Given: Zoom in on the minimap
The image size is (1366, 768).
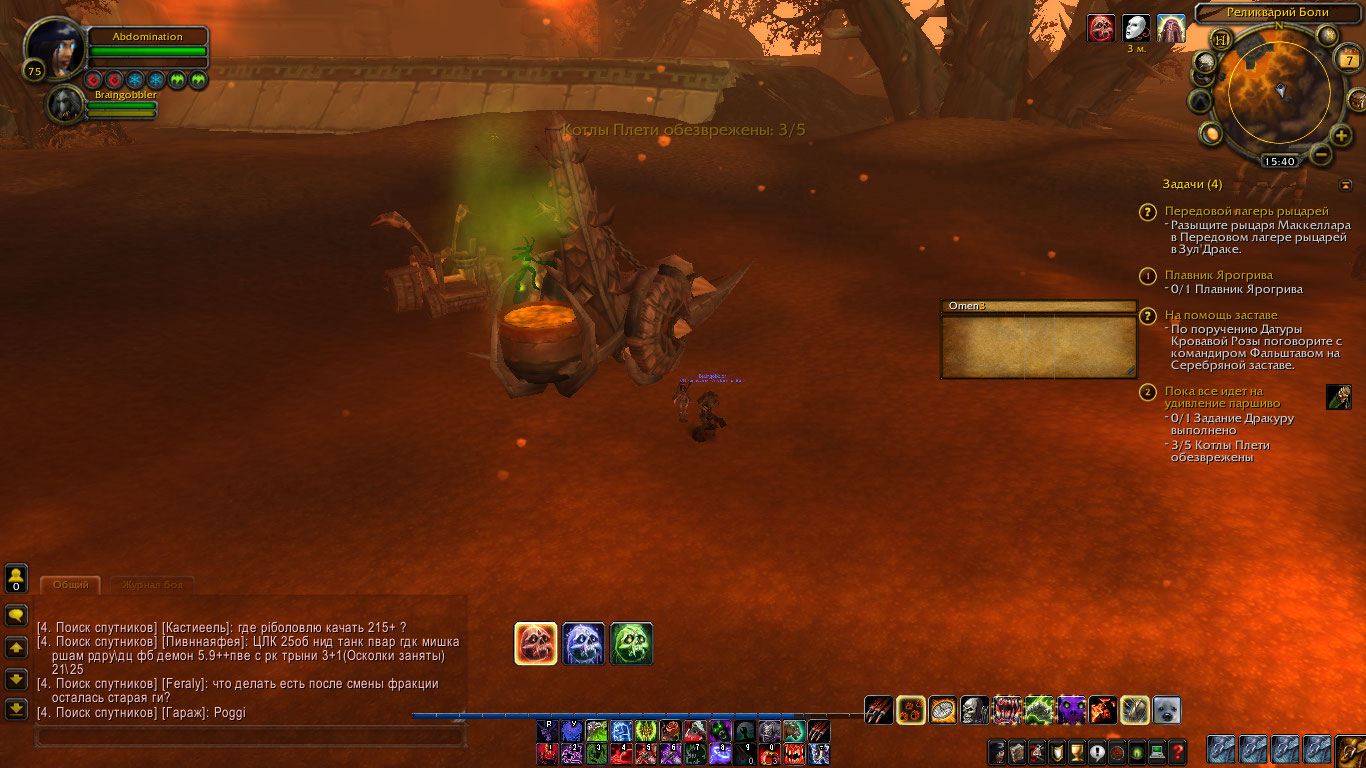Looking at the screenshot, I should pos(1342,136).
